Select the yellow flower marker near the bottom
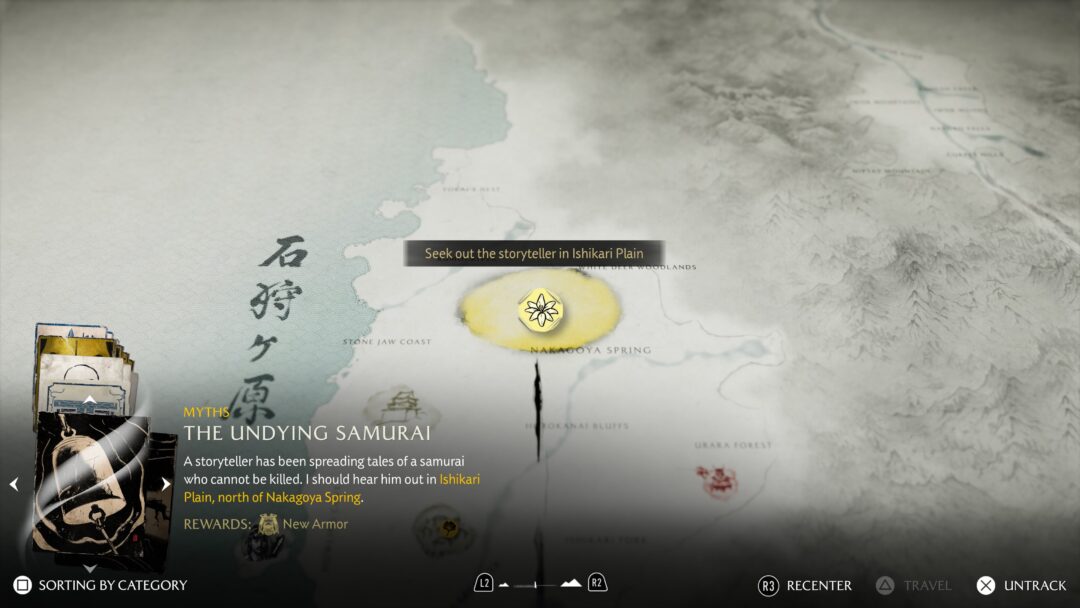Viewport: 1080px width, 608px height. pos(450,526)
